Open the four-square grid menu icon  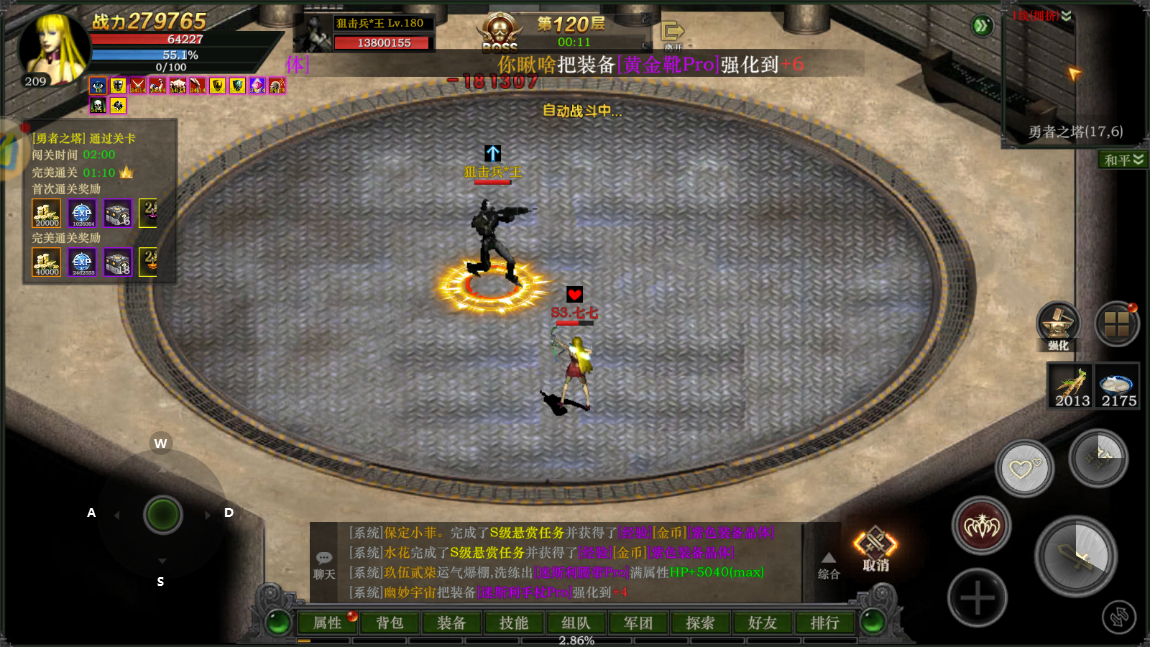point(1116,324)
